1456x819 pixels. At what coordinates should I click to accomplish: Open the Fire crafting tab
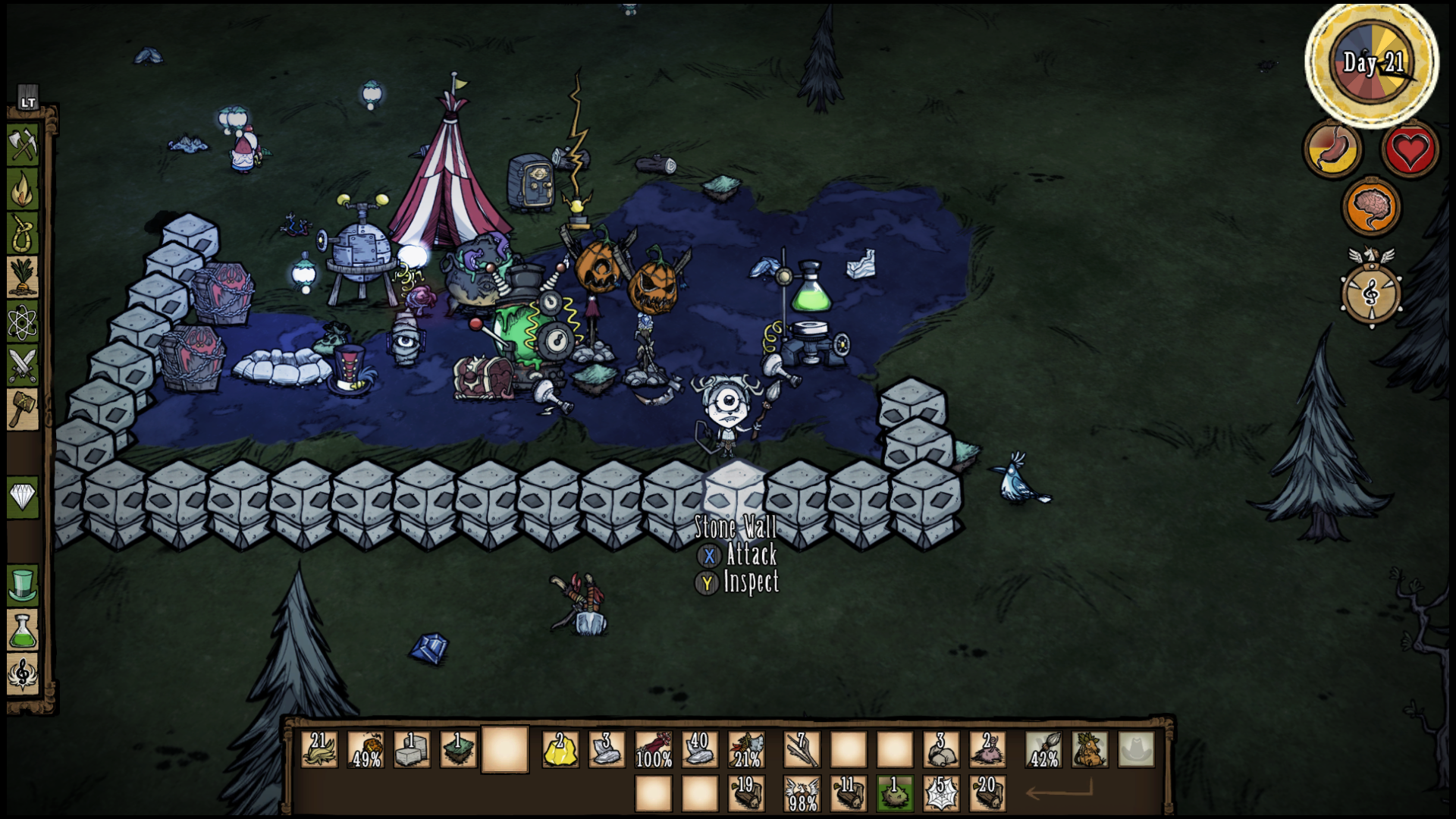(23, 188)
